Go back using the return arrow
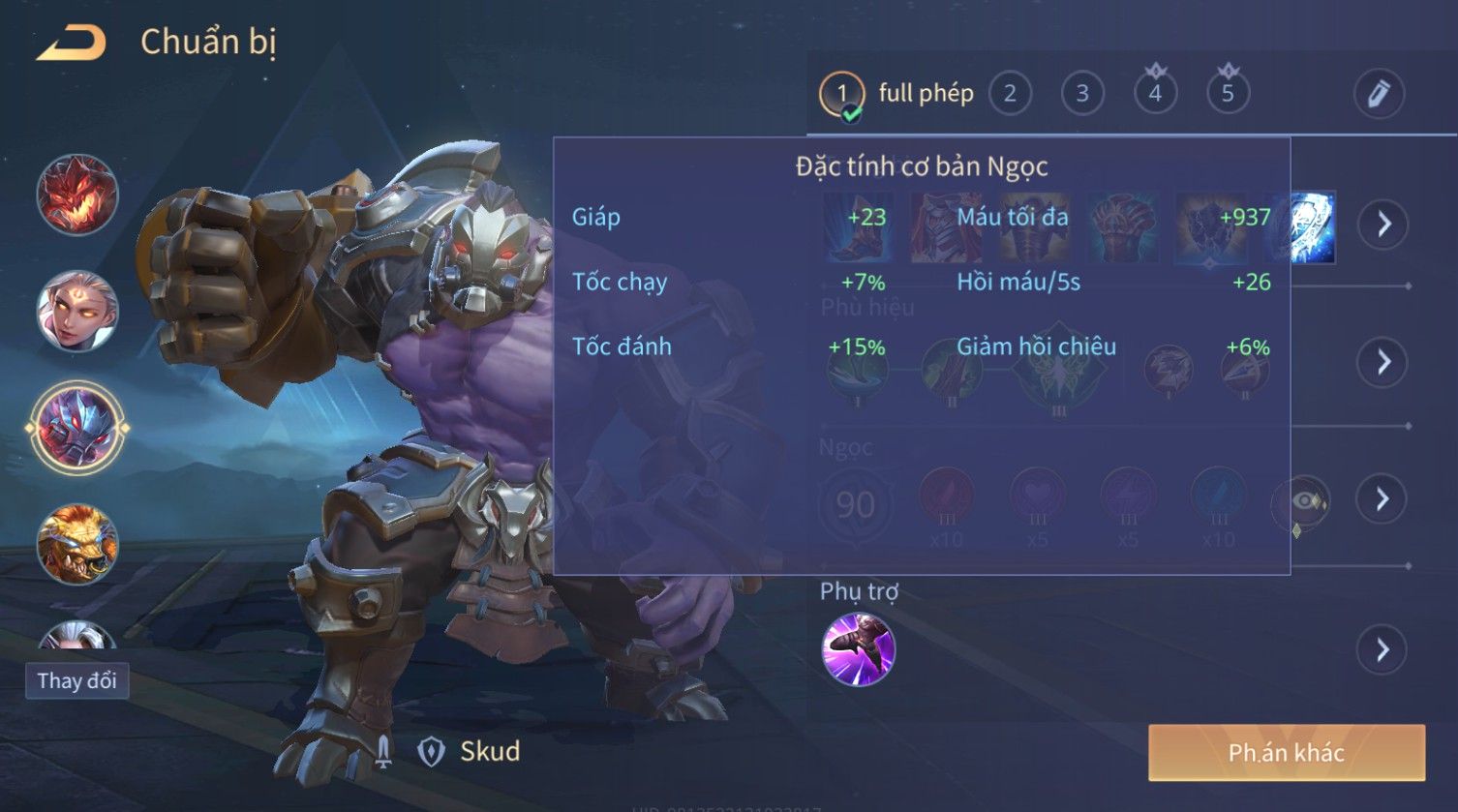 point(71,44)
